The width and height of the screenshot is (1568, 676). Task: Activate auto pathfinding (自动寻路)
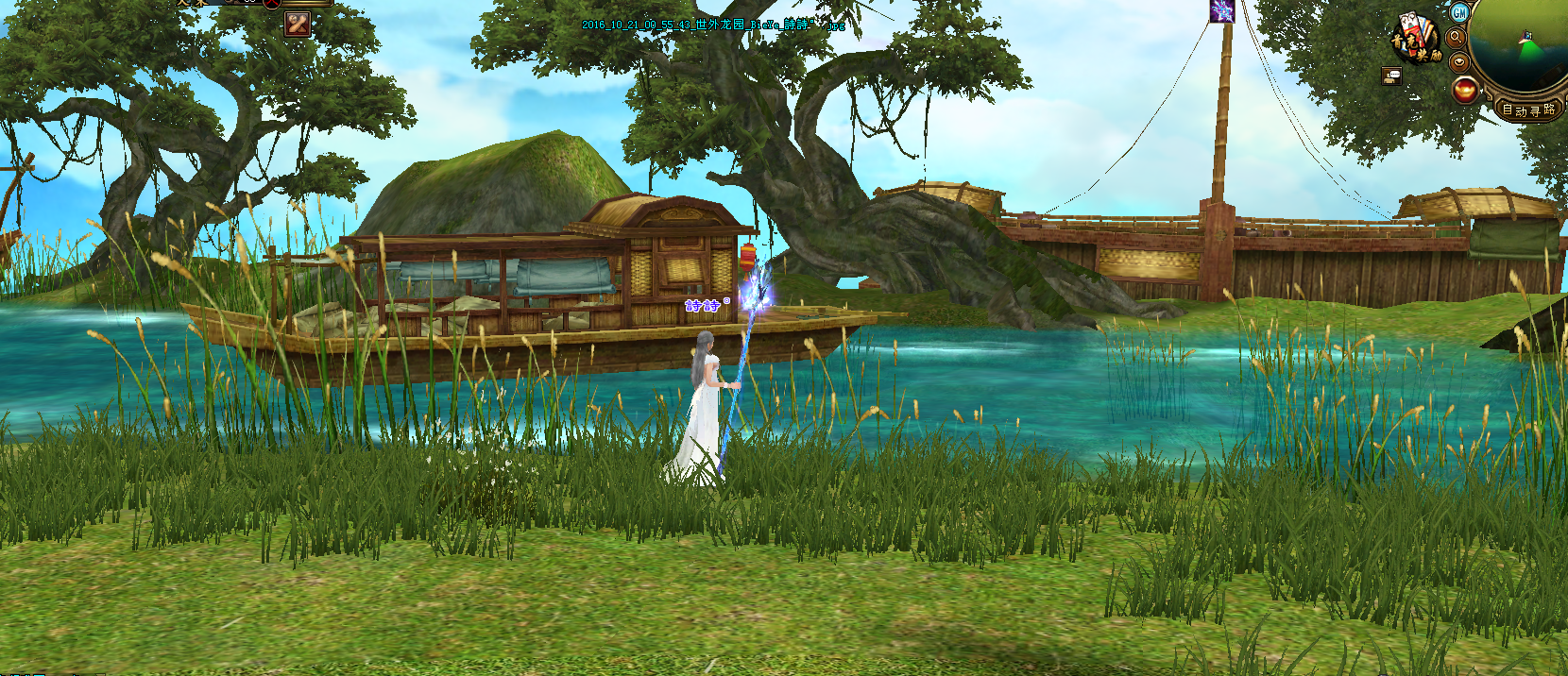click(1528, 110)
